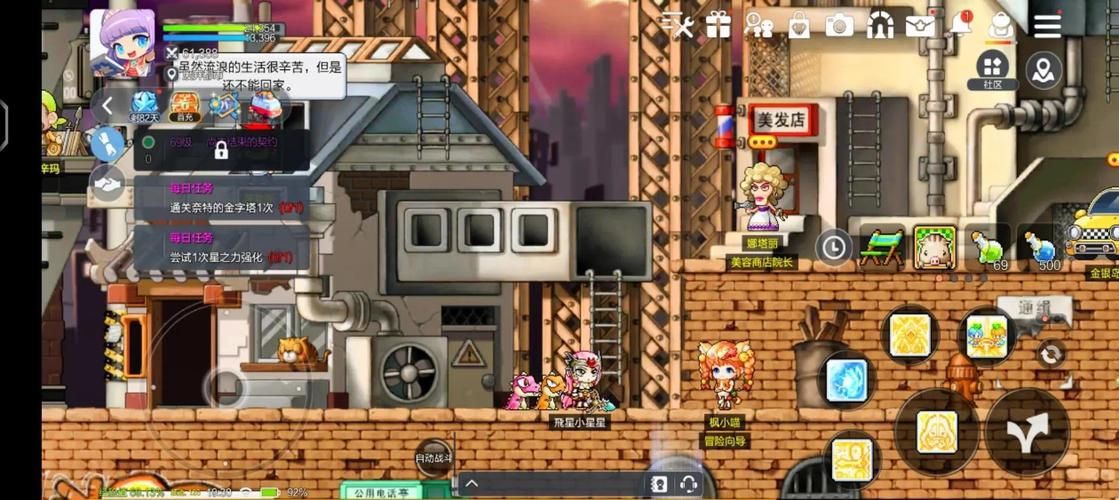Viewport: 1119px width, 500px height.
Task: Toggle the 自动战斗 auto-battle button
Action: point(434,458)
